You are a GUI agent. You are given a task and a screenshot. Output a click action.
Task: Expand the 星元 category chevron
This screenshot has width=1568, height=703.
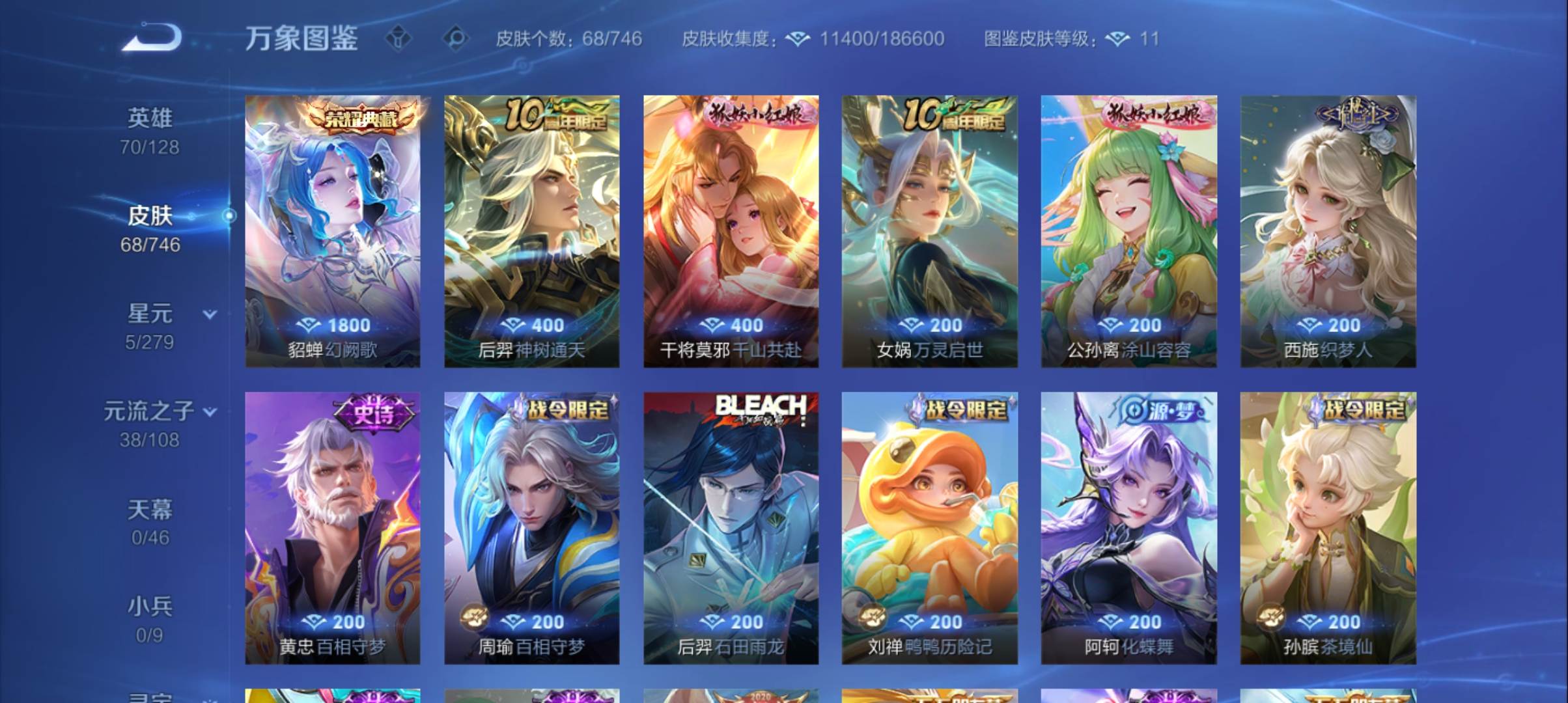coord(209,314)
